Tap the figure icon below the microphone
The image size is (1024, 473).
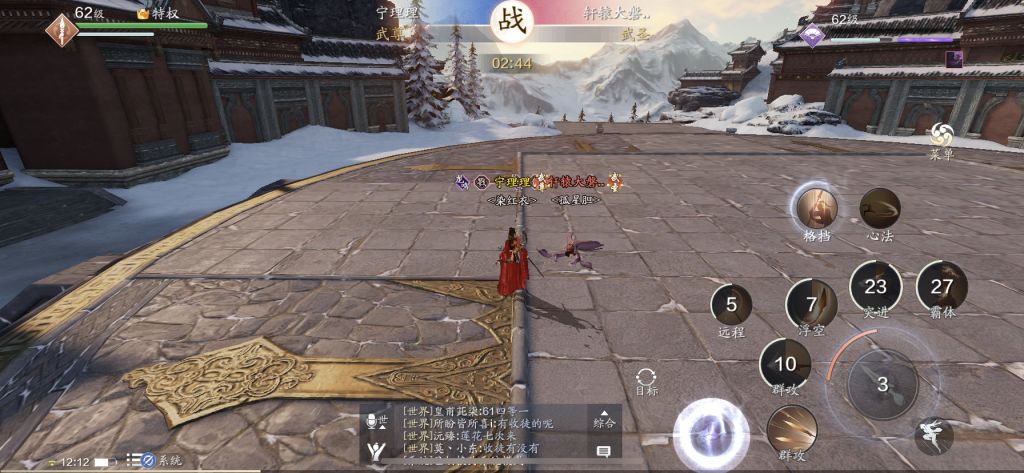pos(376,451)
